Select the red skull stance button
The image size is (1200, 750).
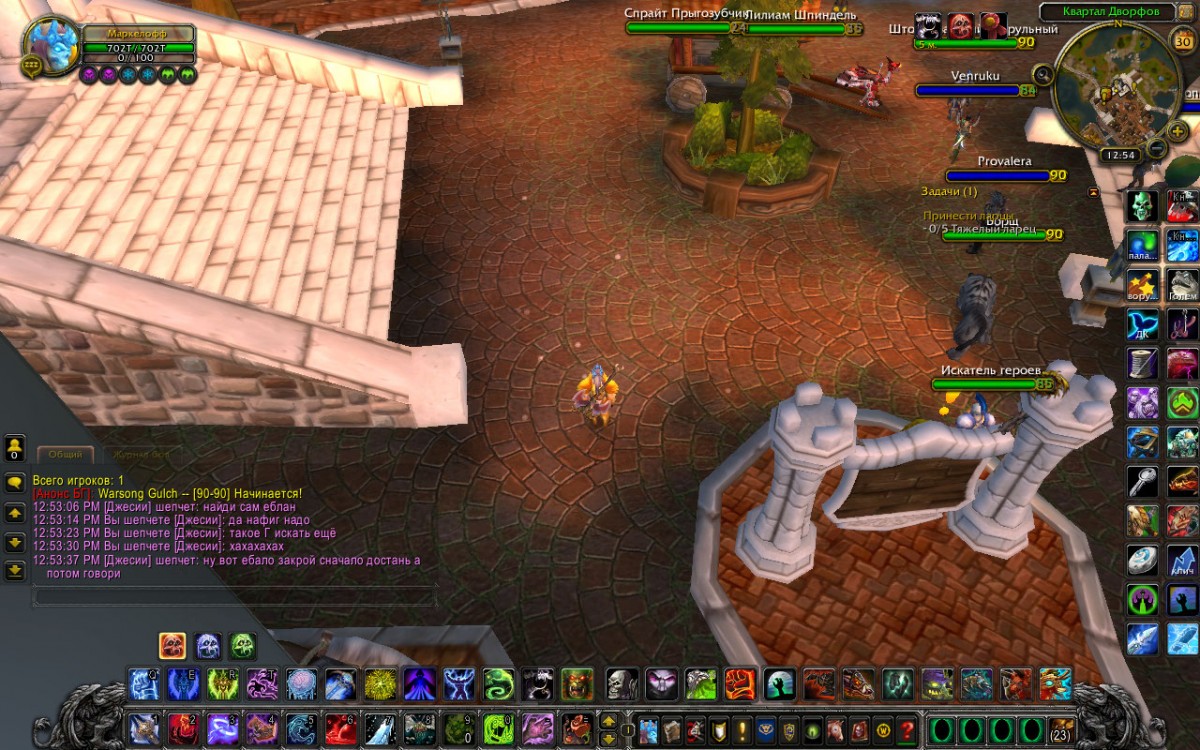(x=172, y=645)
